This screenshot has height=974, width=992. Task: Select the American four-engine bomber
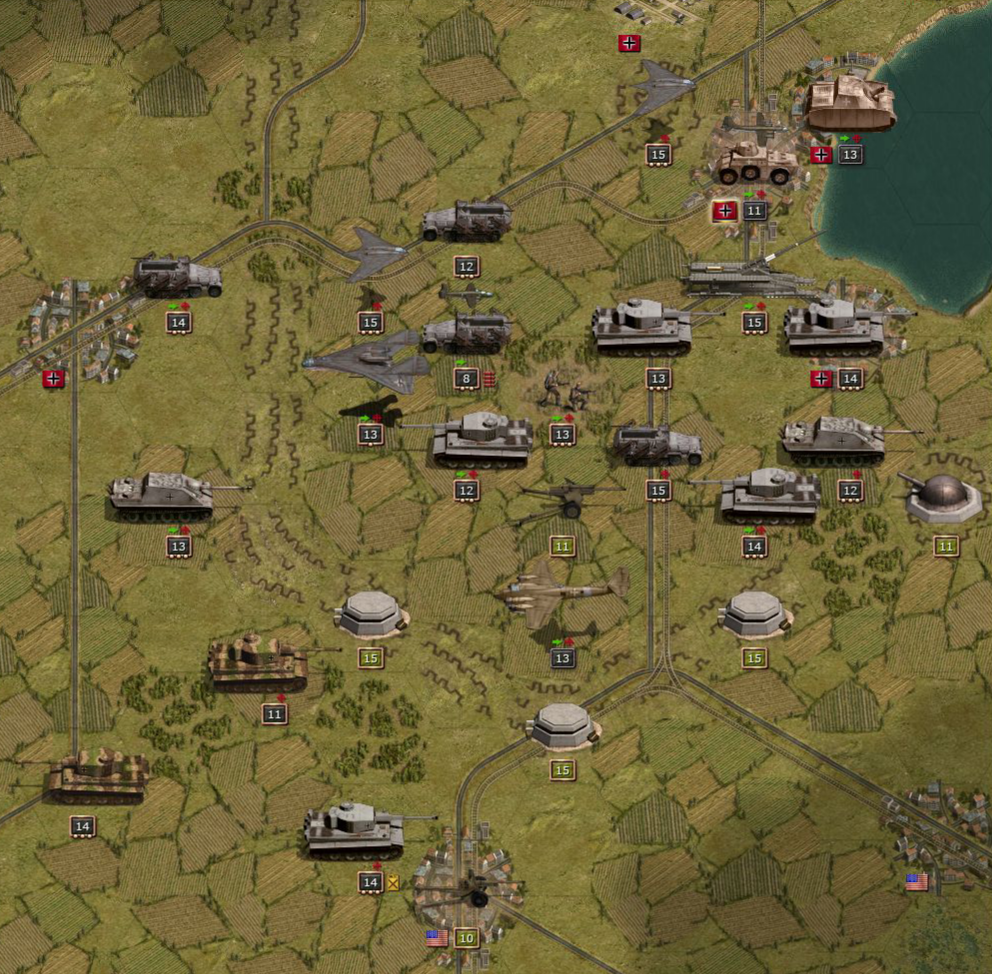click(x=565, y=593)
